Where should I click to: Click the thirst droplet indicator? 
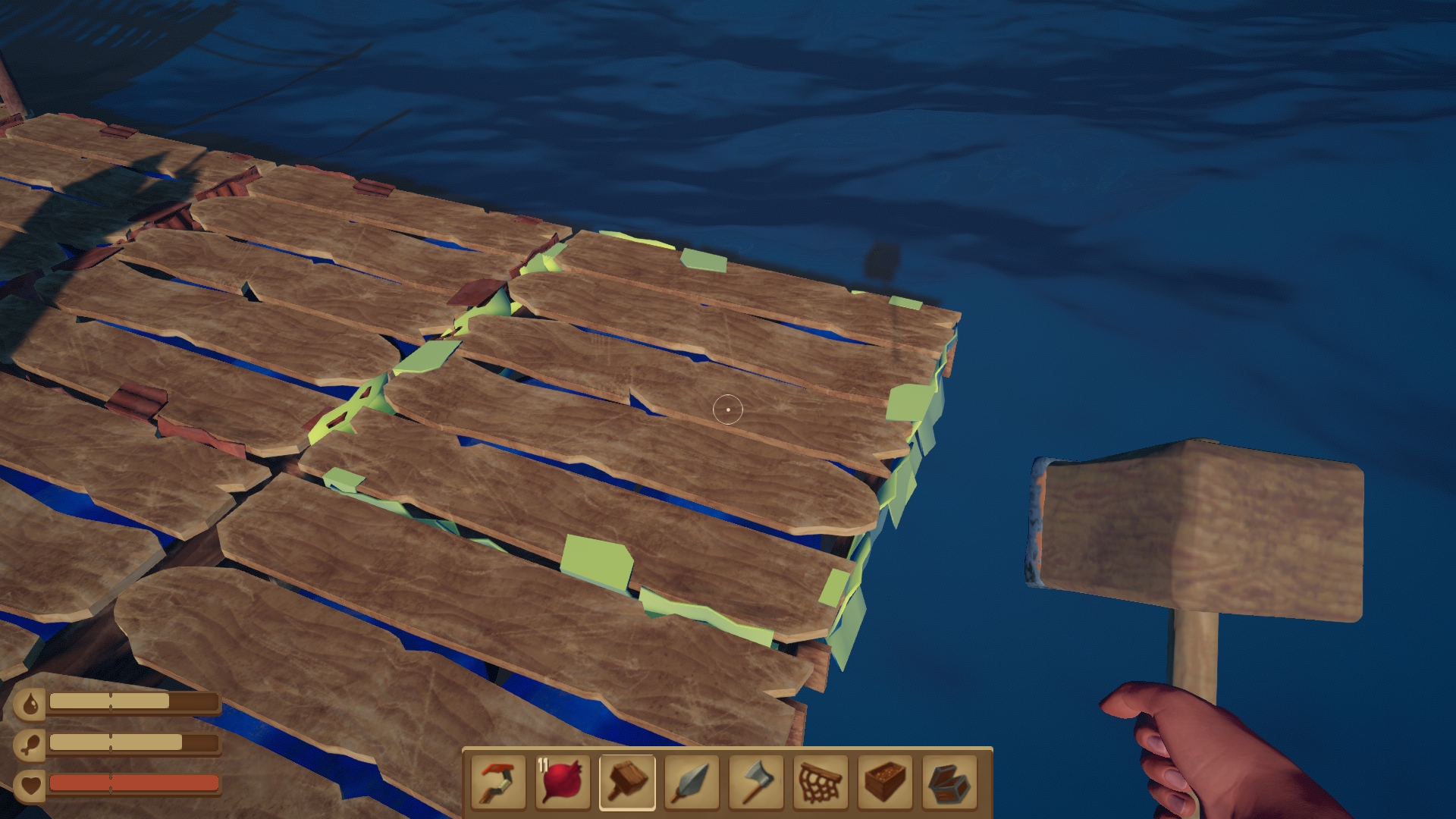pos(31,702)
